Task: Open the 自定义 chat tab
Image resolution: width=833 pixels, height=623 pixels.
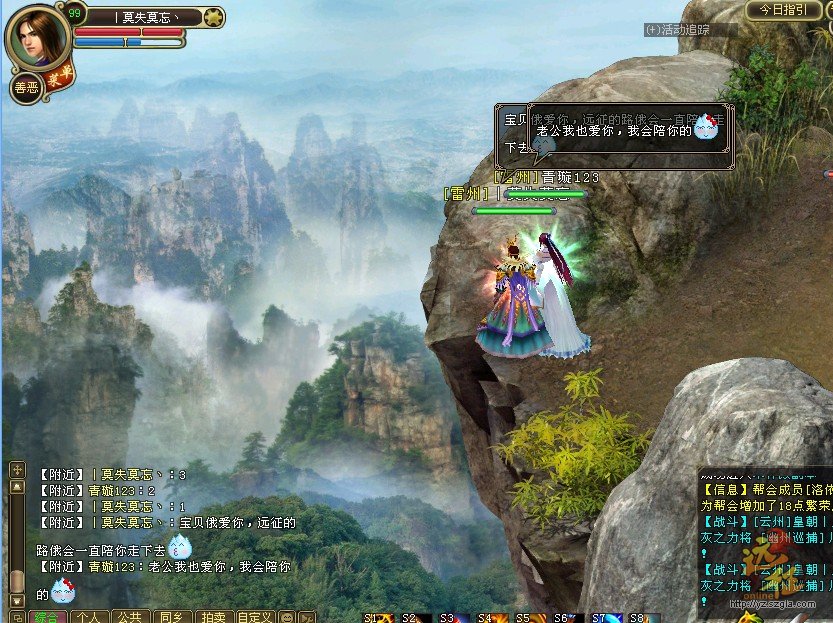Action: pyautogui.click(x=255, y=617)
